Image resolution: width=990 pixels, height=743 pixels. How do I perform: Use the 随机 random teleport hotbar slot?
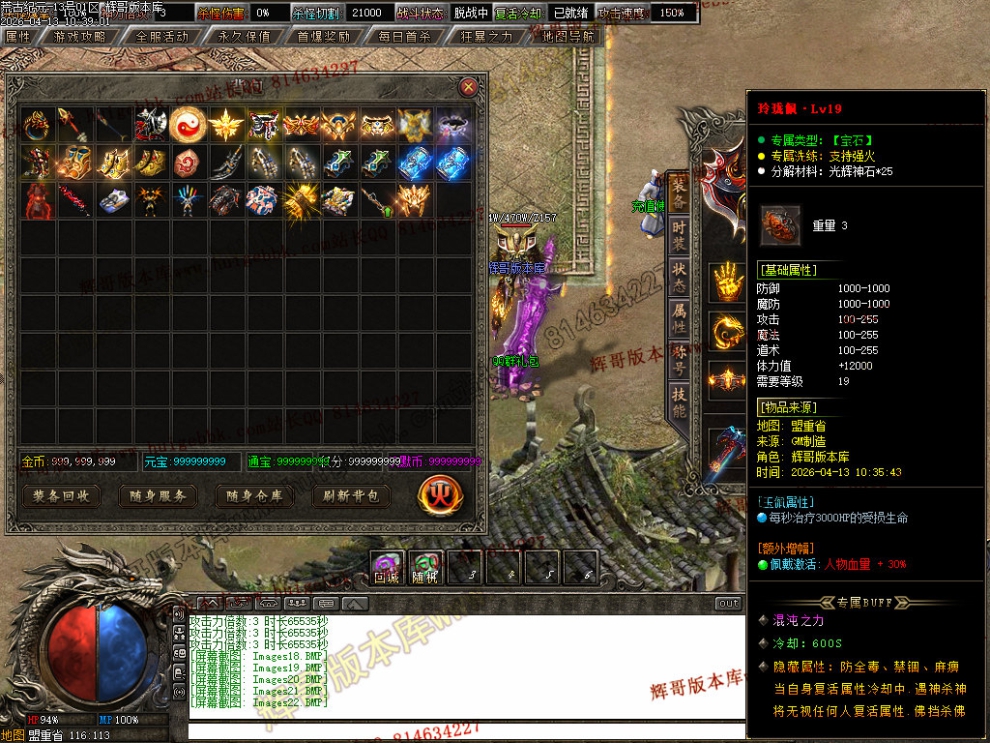[425, 568]
